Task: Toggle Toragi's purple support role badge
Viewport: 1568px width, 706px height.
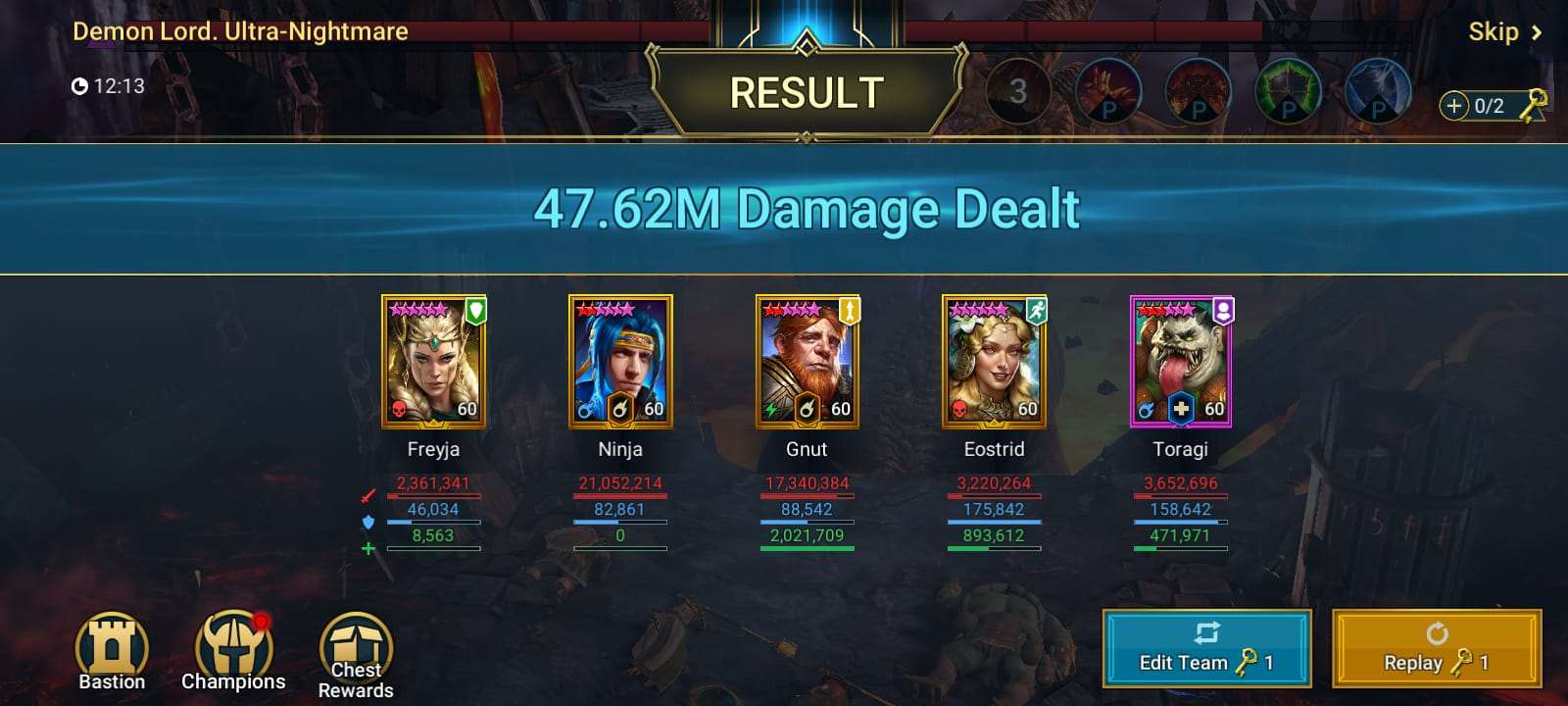Action: 1222,310
